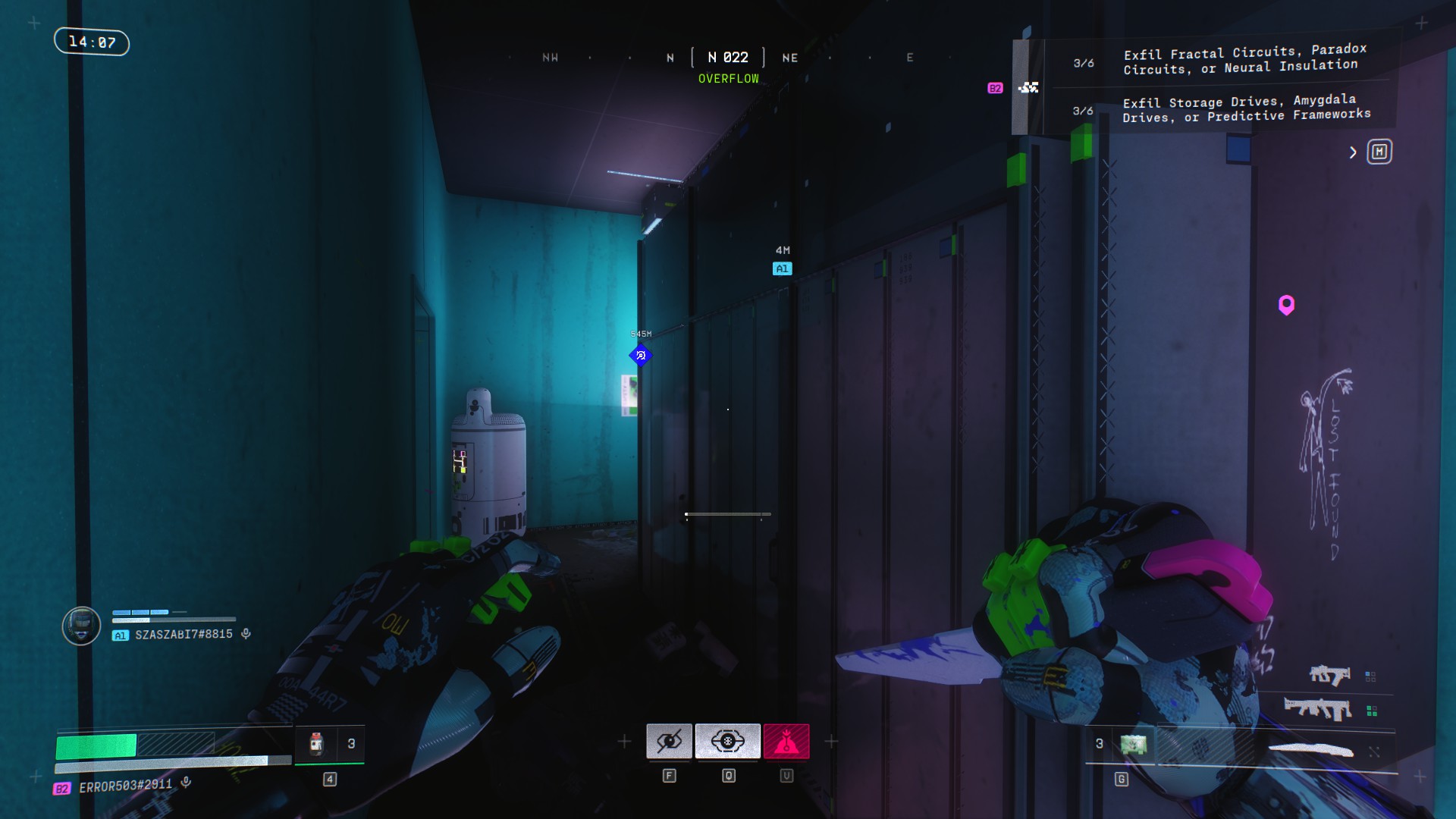Activate the crossed-out eye ability

(x=669, y=741)
